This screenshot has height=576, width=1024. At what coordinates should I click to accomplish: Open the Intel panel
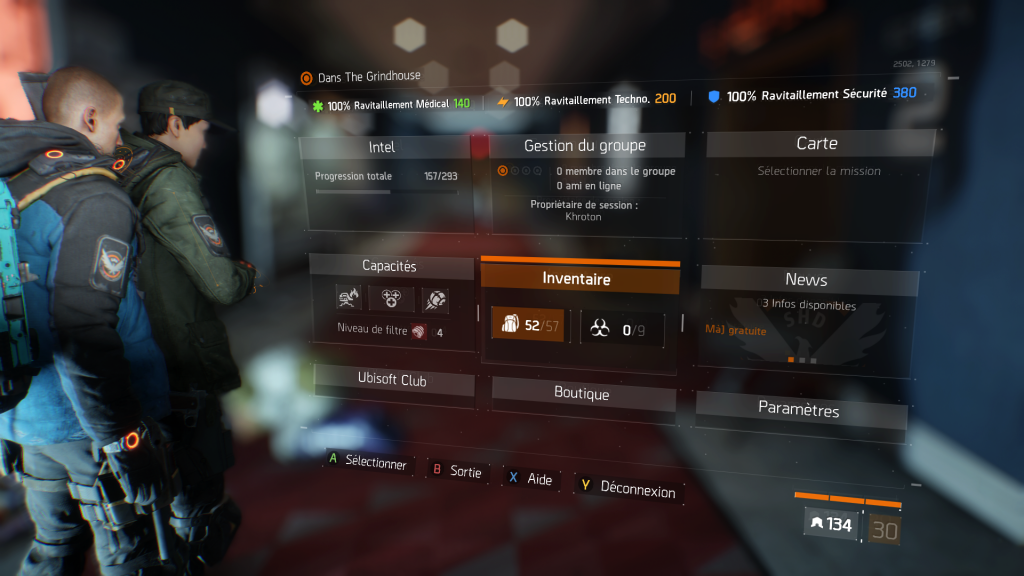(x=382, y=147)
